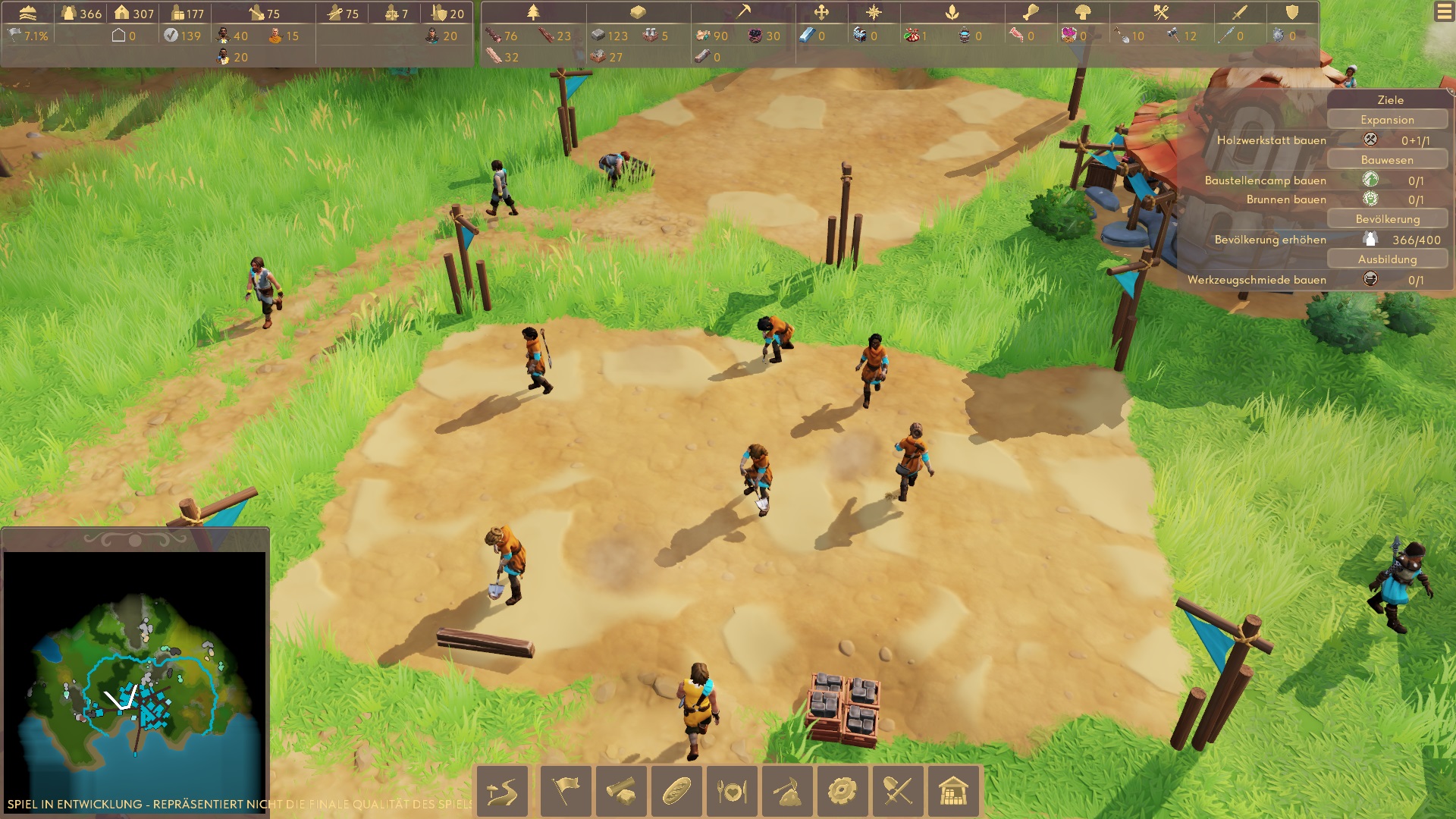Toggle the Ziele objectives panel header

point(1389,99)
